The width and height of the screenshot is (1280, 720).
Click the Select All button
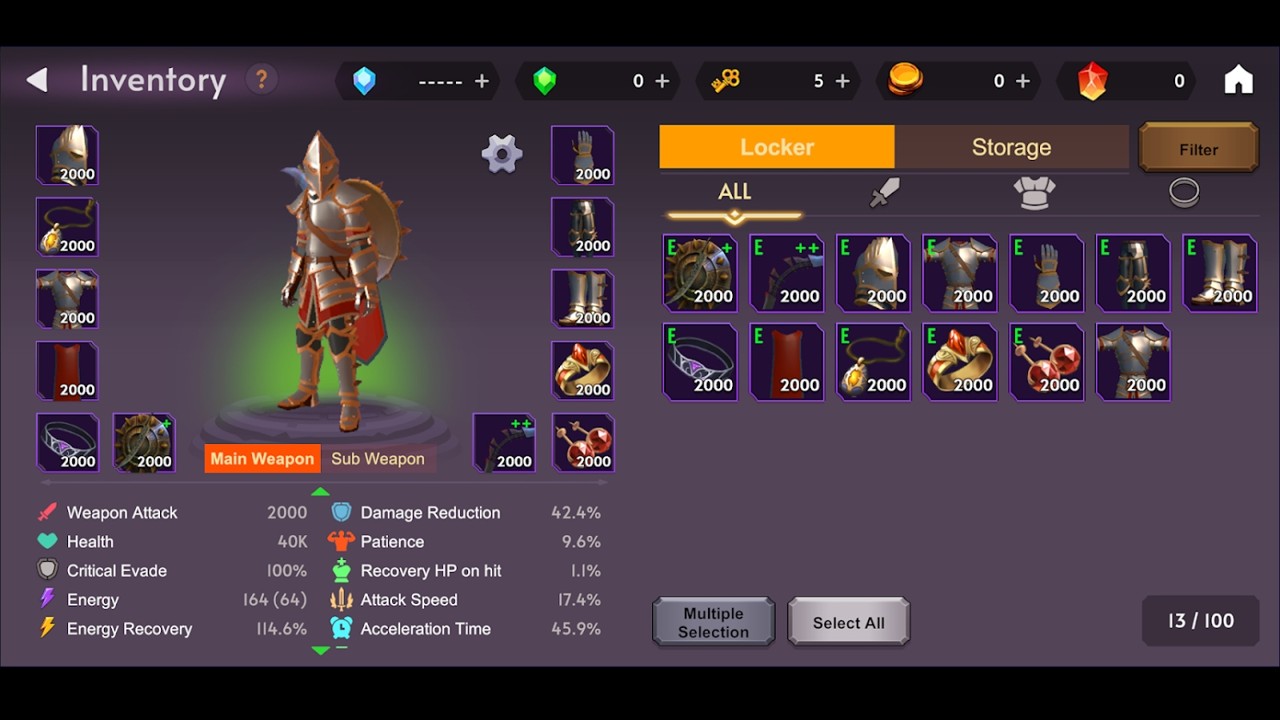pos(848,622)
